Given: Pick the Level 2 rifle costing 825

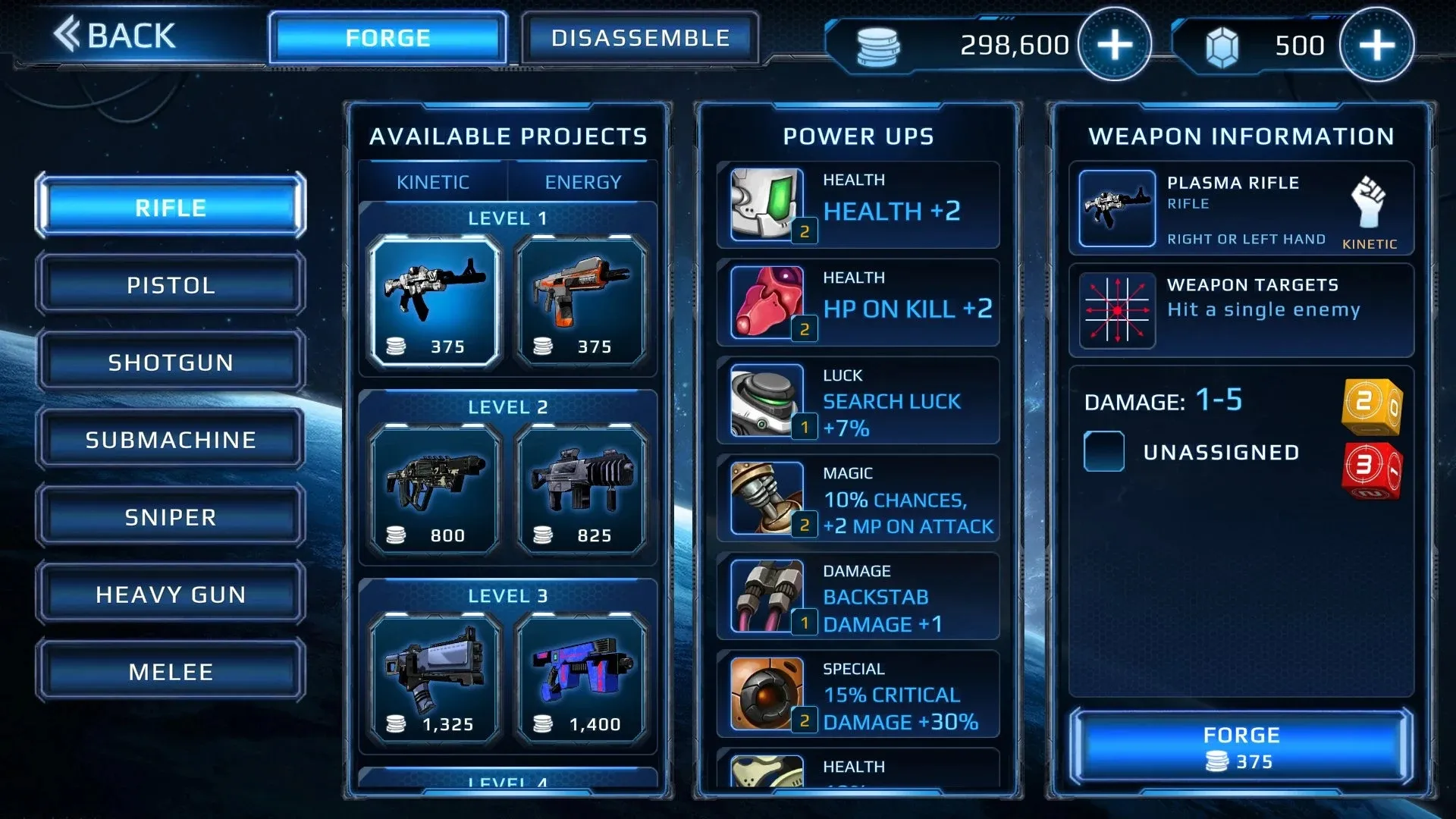Looking at the screenshot, I should (x=581, y=488).
